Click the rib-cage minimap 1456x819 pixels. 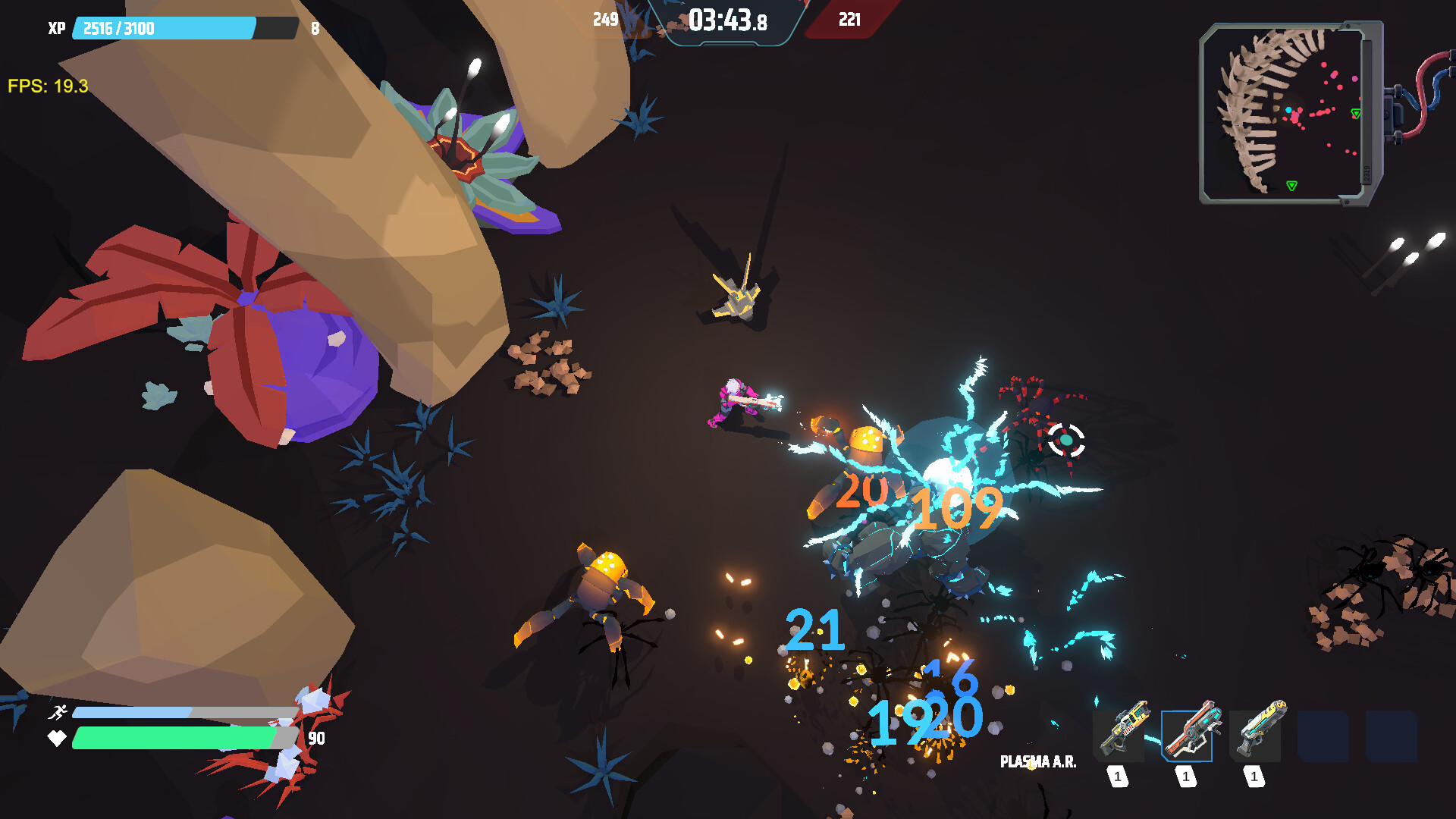1283,114
